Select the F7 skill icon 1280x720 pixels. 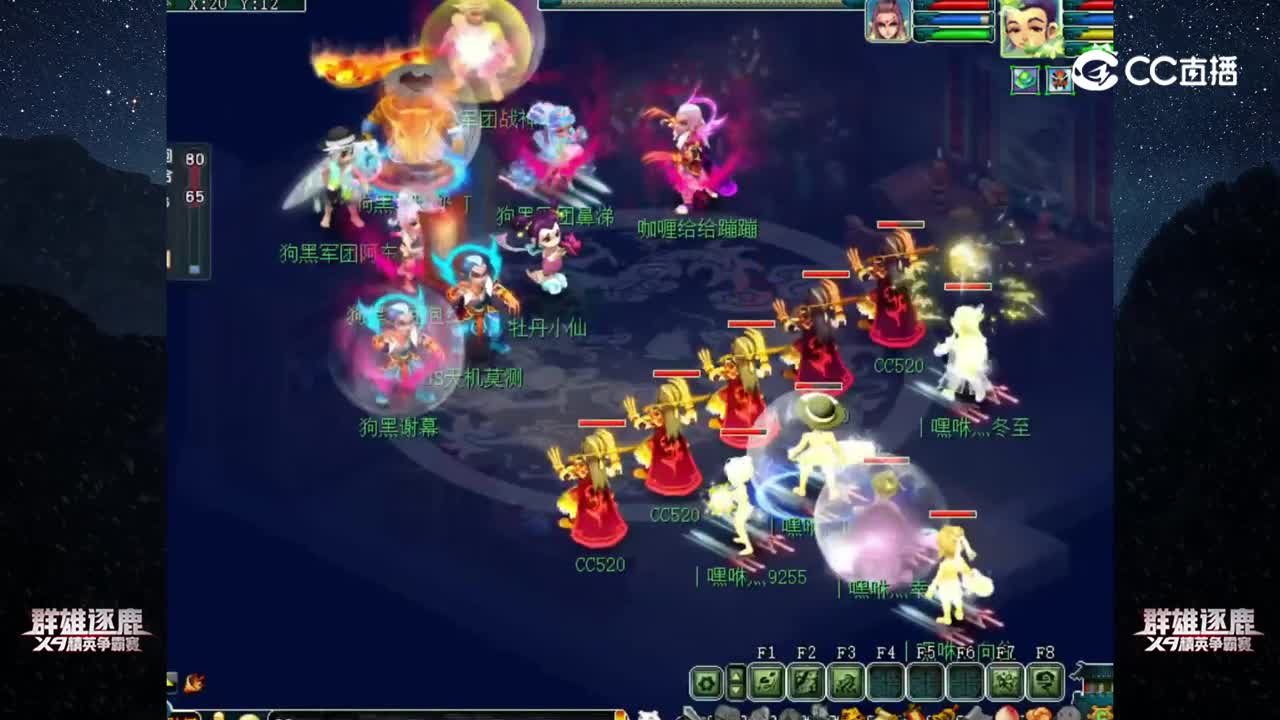[1006, 682]
